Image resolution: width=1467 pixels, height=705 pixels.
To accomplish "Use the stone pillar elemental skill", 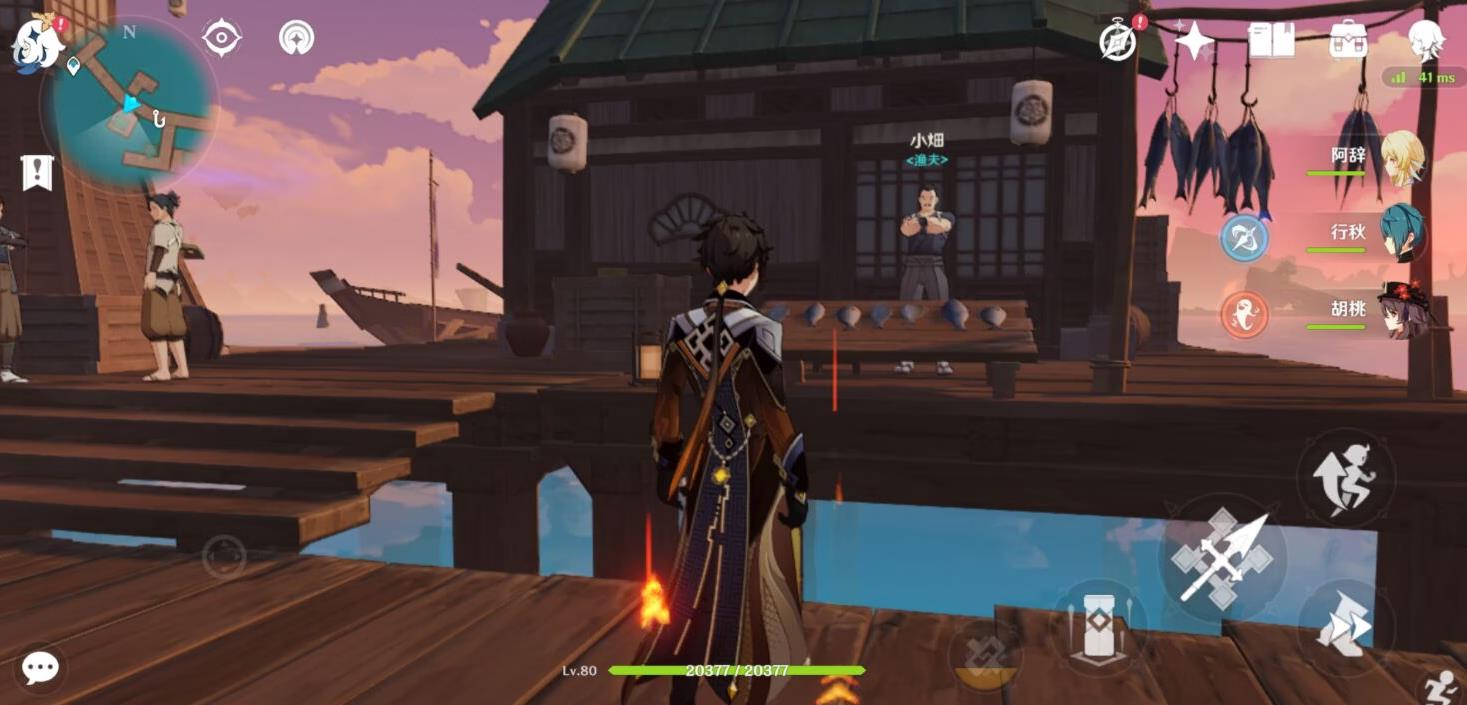I will (x=1098, y=628).
